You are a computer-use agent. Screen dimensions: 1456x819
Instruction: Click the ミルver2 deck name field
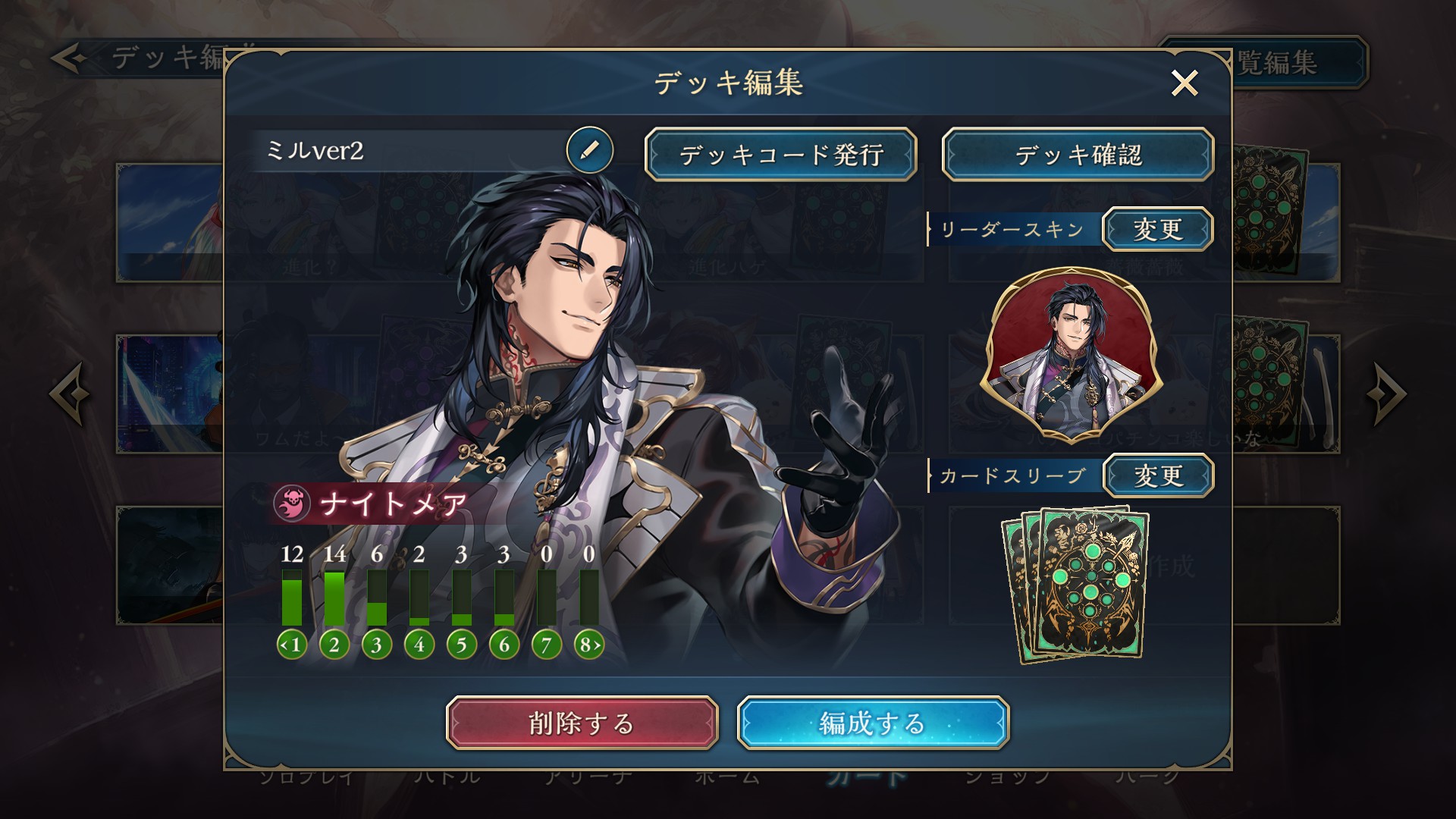pos(409,151)
